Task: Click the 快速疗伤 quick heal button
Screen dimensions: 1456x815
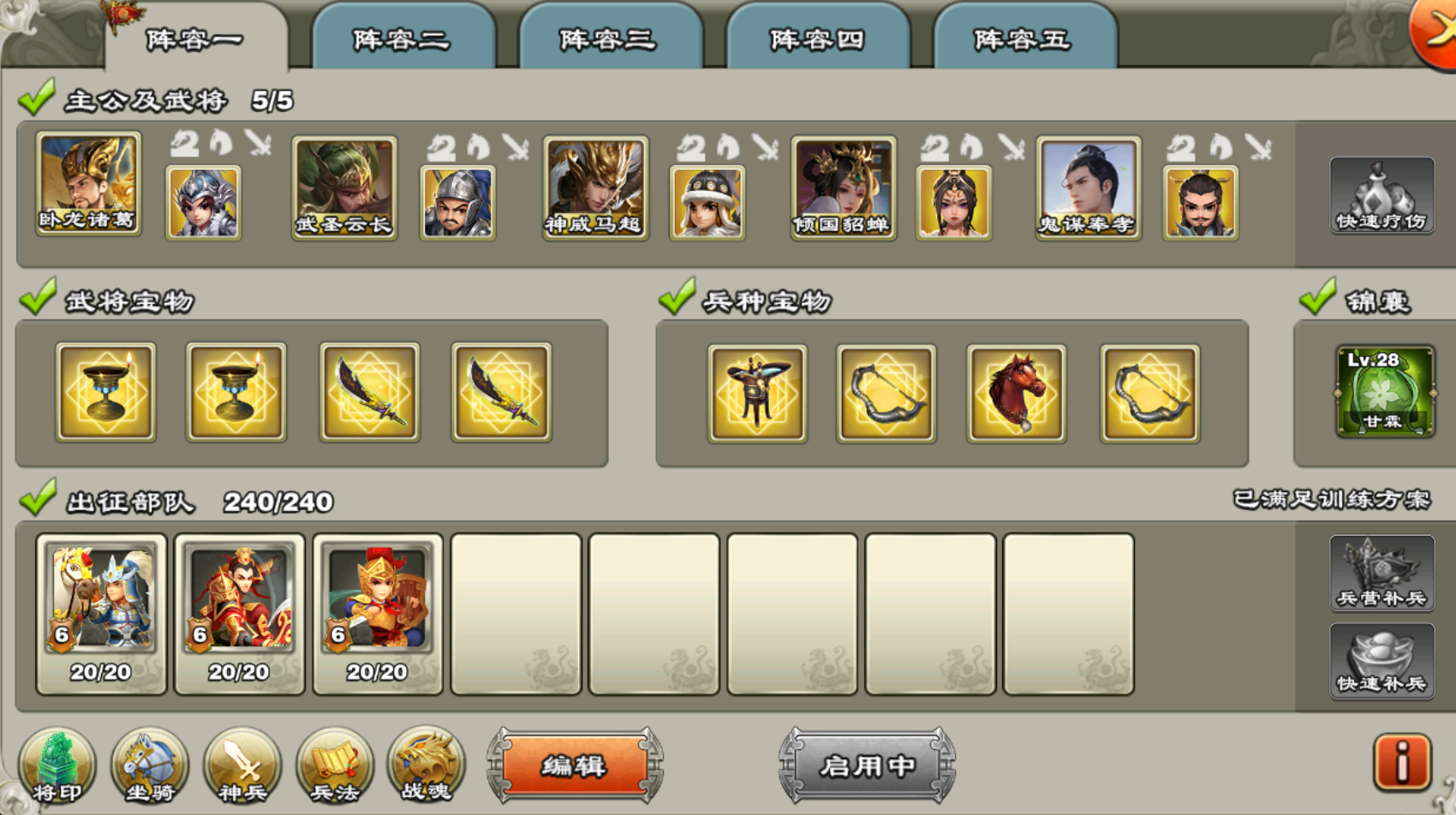Action: (1381, 196)
